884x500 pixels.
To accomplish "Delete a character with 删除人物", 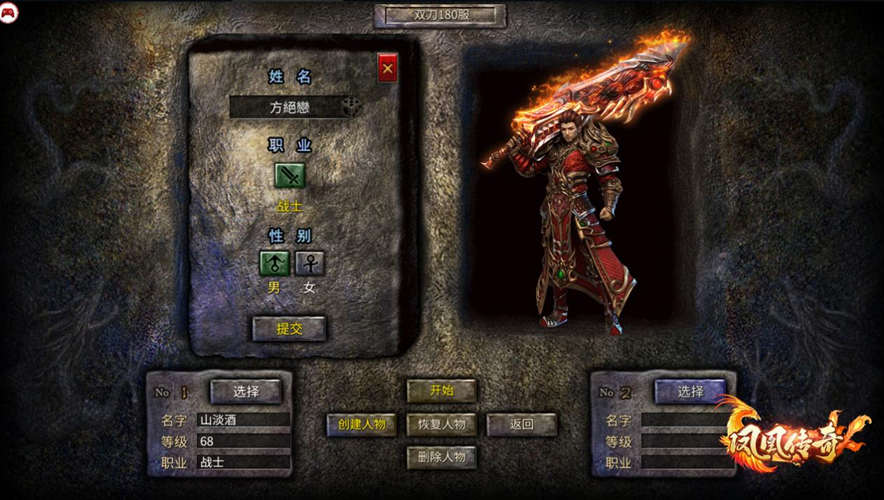I will click(x=441, y=457).
